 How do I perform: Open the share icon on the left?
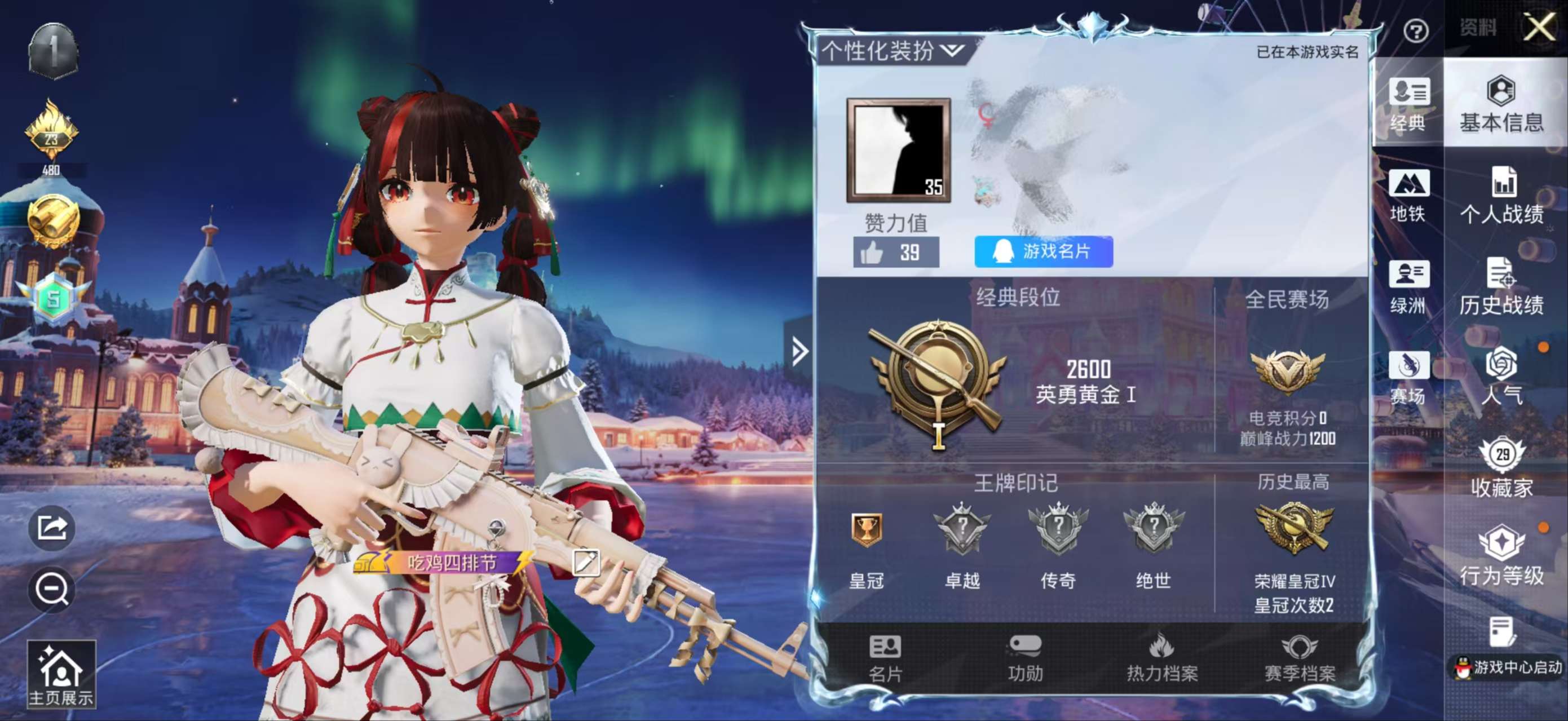click(x=52, y=528)
